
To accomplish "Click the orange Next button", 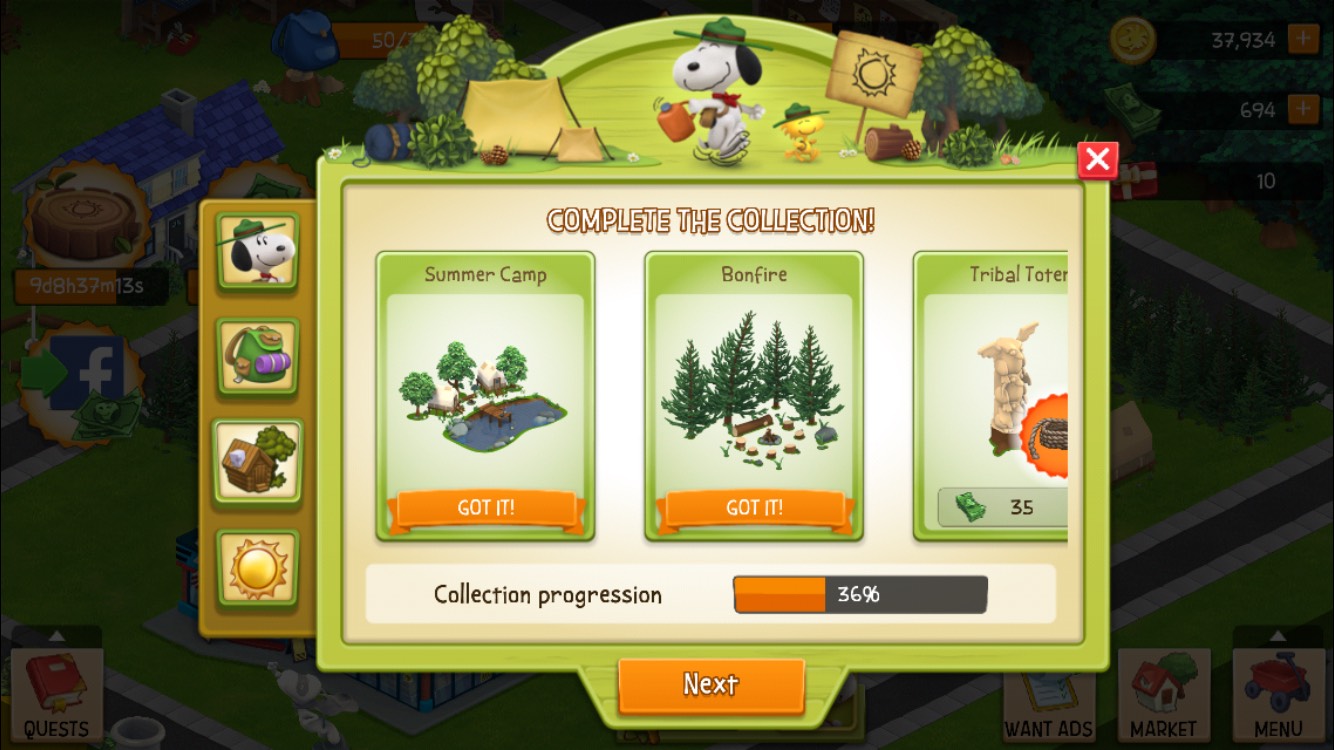I will (711, 685).
